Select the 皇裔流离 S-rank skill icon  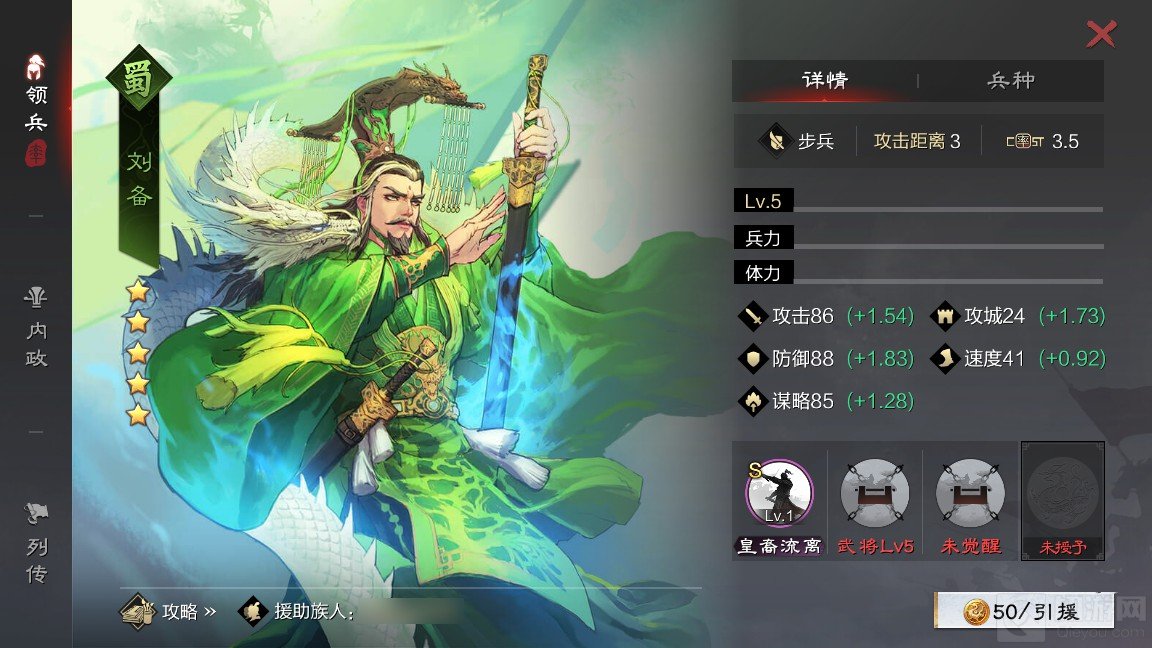coord(779,493)
